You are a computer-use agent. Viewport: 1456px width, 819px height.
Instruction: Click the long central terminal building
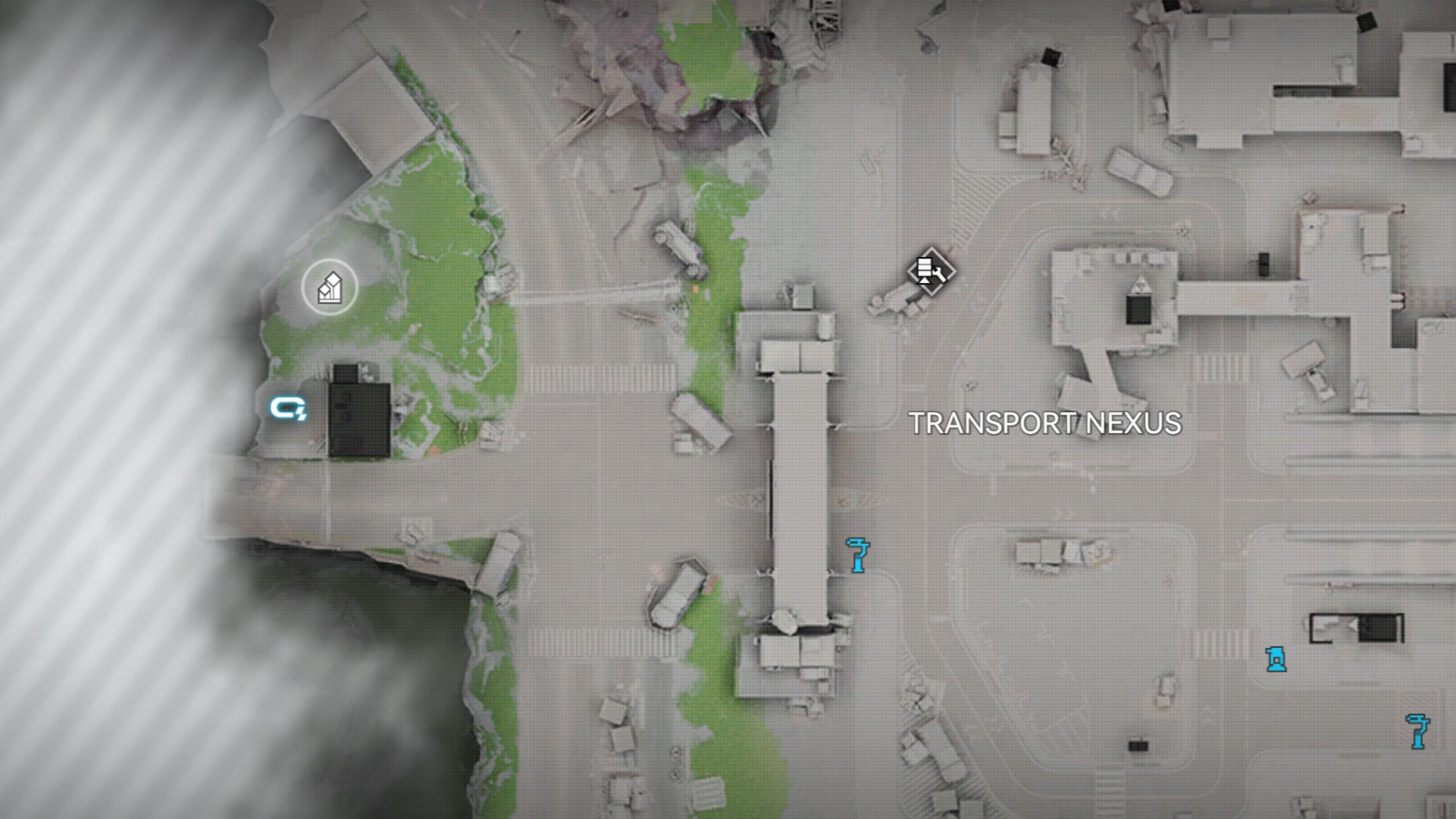[x=799, y=480]
